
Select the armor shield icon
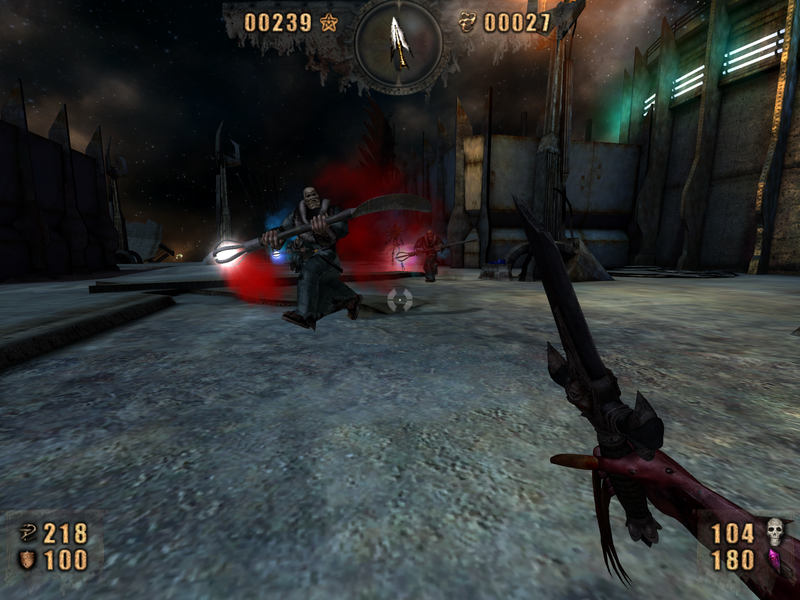click(x=27, y=560)
